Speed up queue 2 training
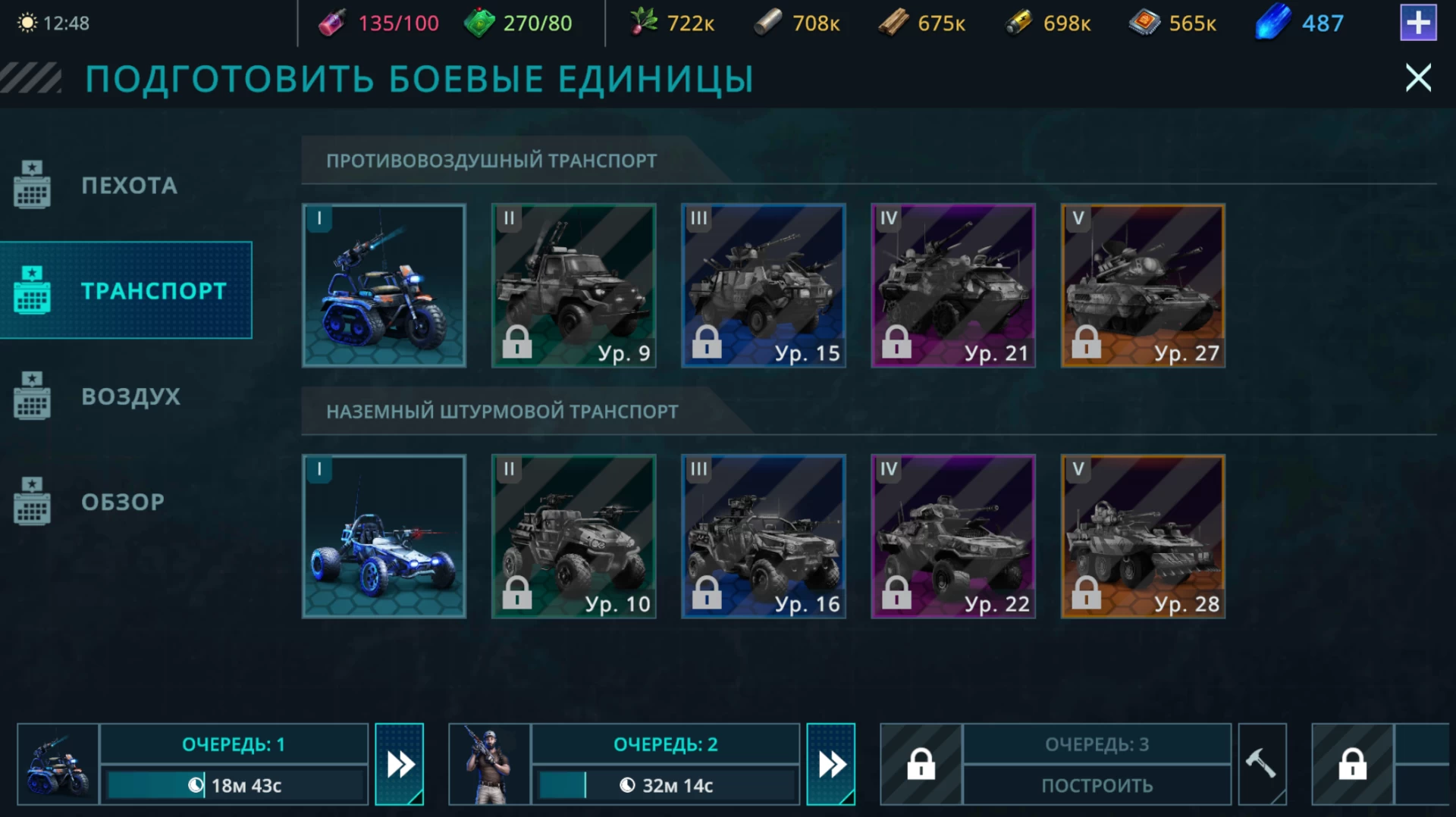 tap(831, 764)
